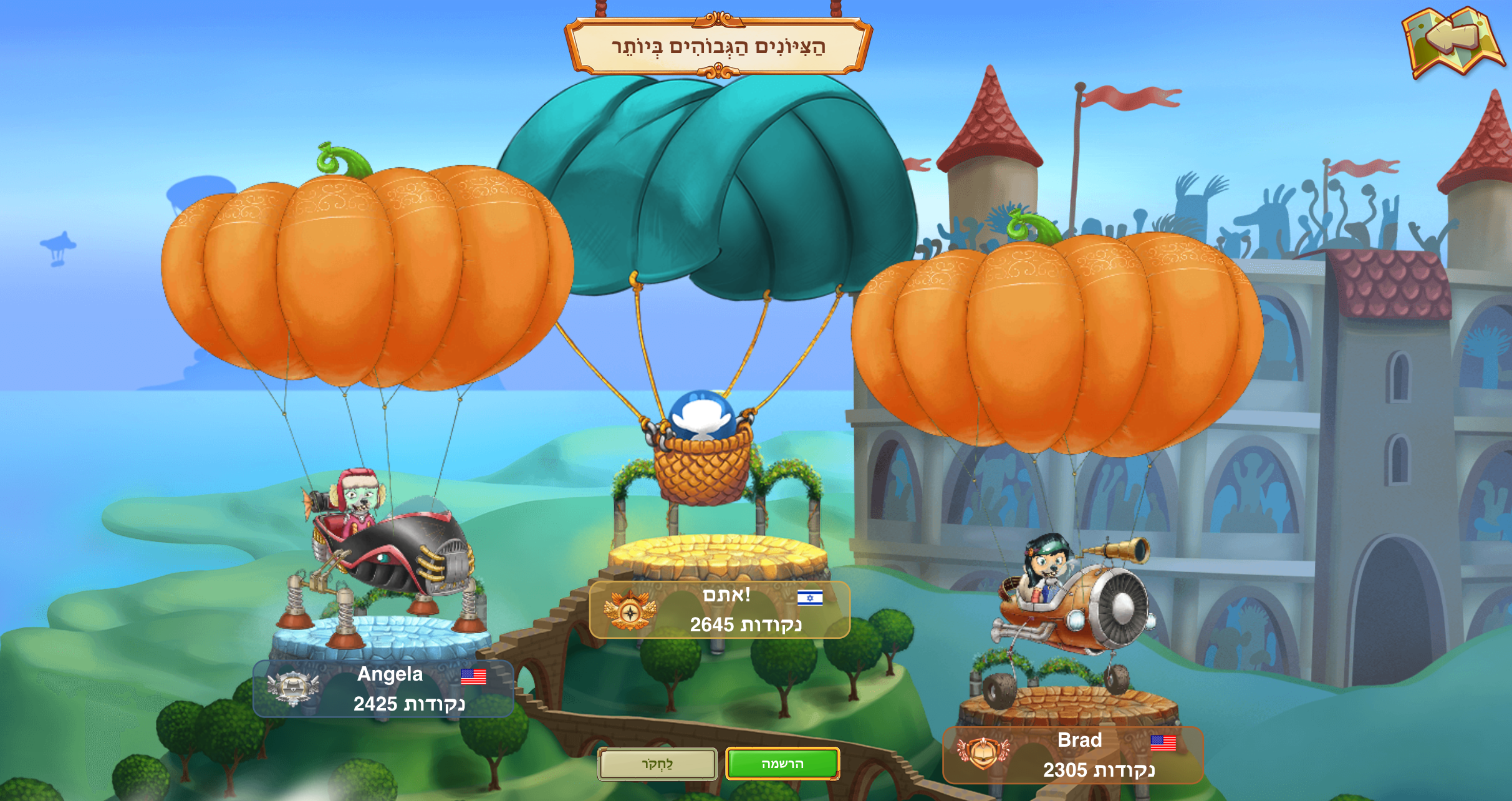This screenshot has width=1512, height=801.
Task: Click the green הרשמה sign-up button
Action: 782,764
